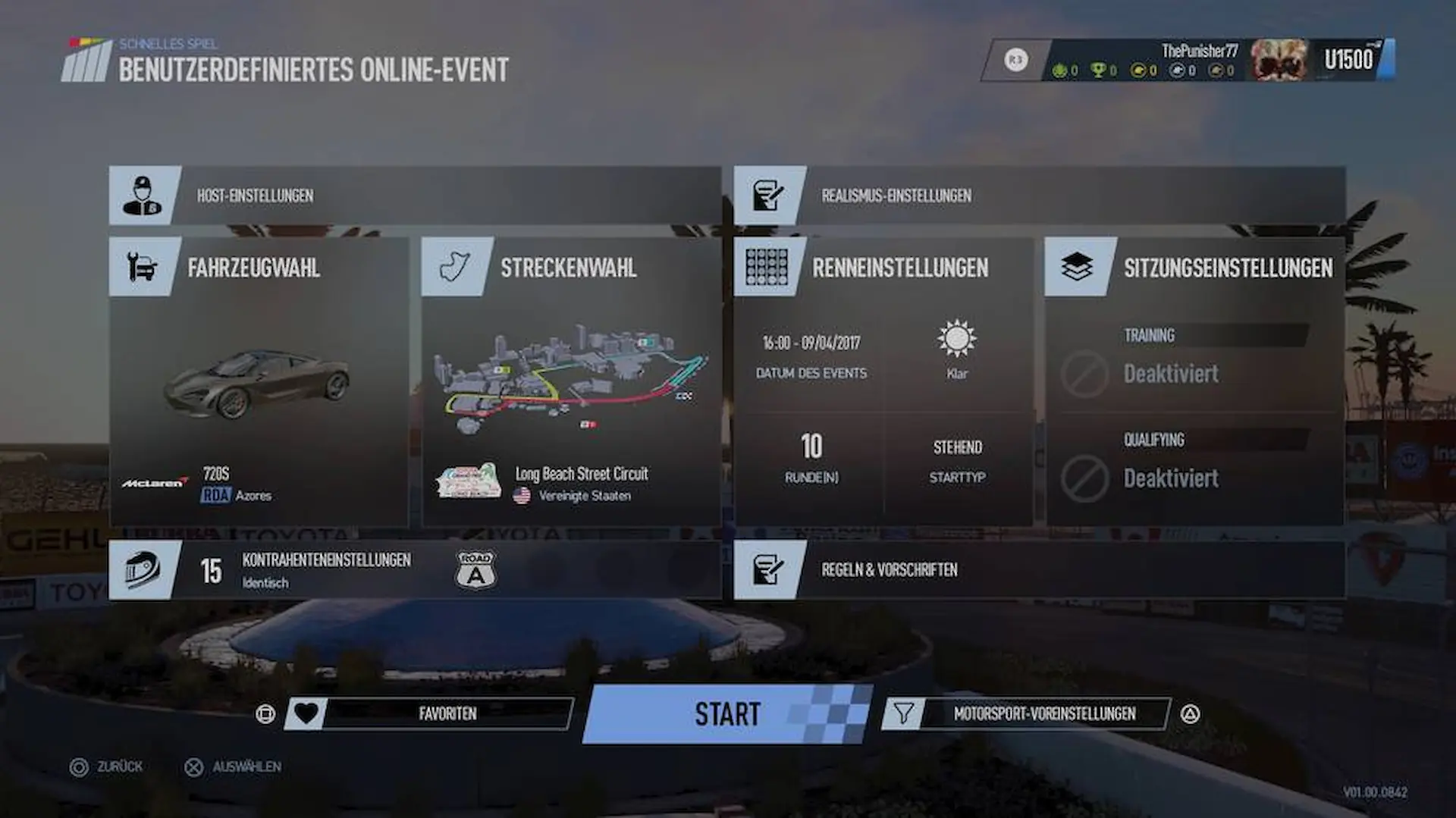Click the START button

click(x=726, y=714)
